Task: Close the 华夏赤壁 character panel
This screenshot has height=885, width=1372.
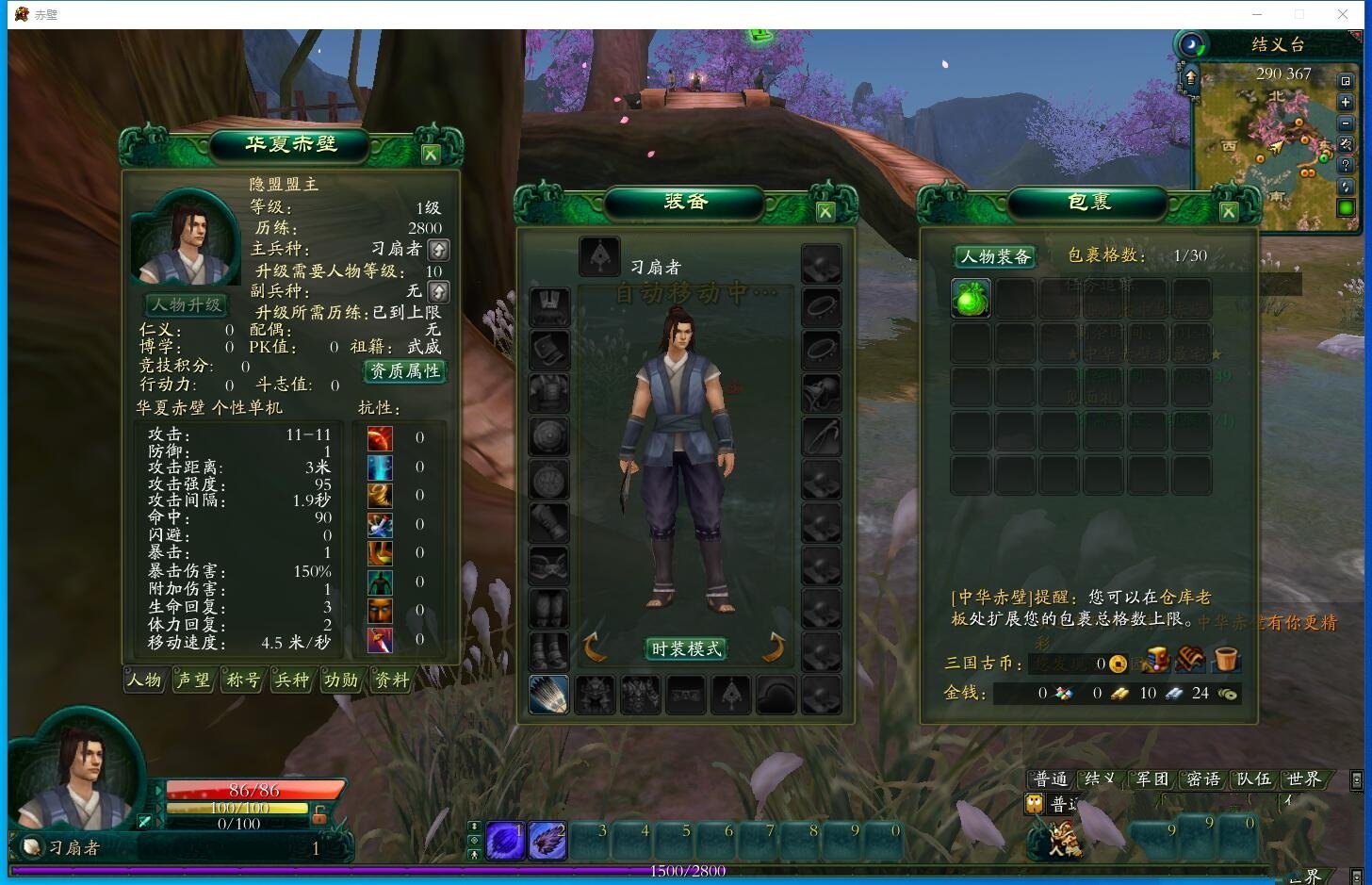Action: [x=431, y=155]
